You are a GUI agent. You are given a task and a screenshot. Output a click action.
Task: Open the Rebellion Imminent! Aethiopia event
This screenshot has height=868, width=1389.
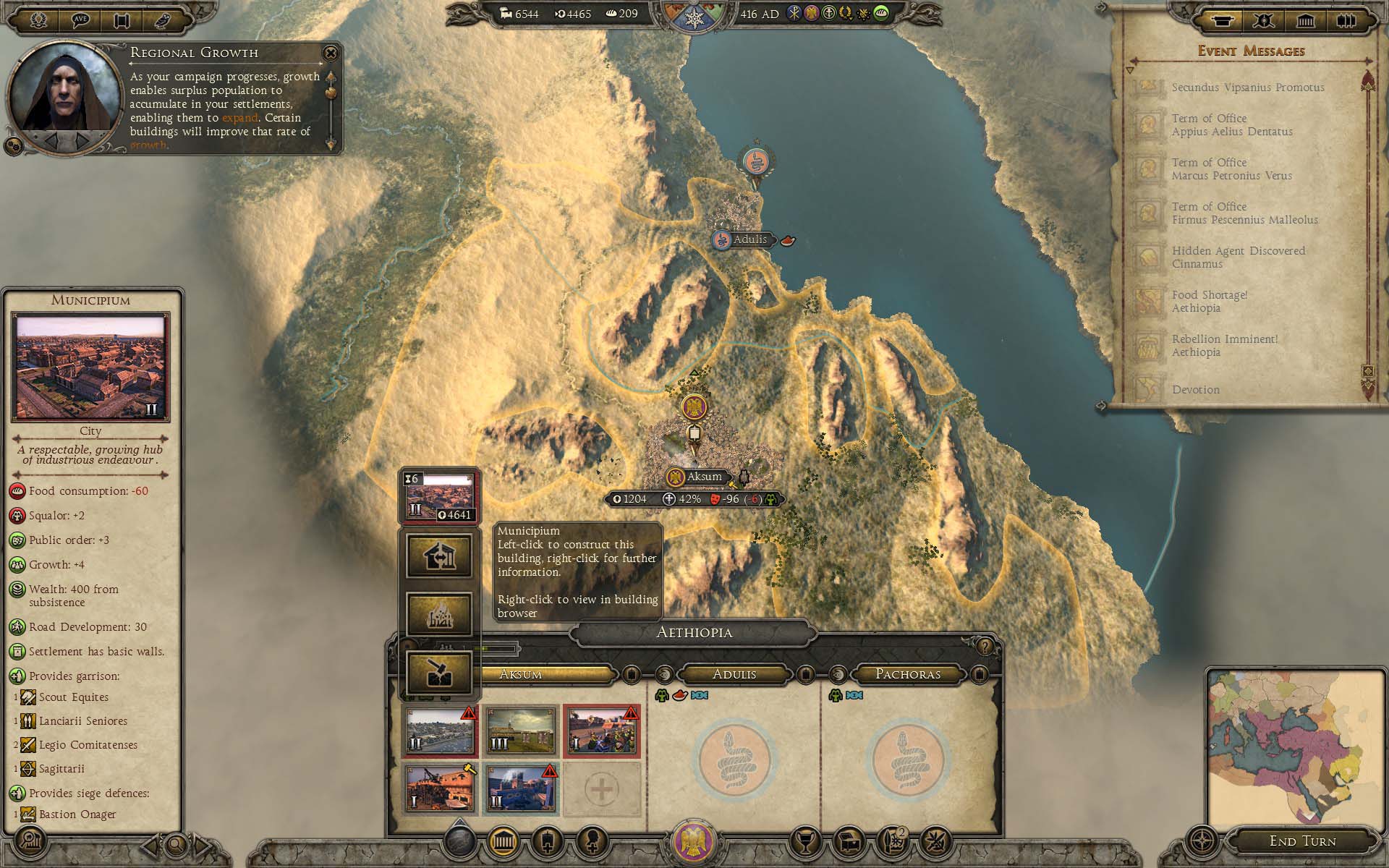pyautogui.click(x=1224, y=346)
